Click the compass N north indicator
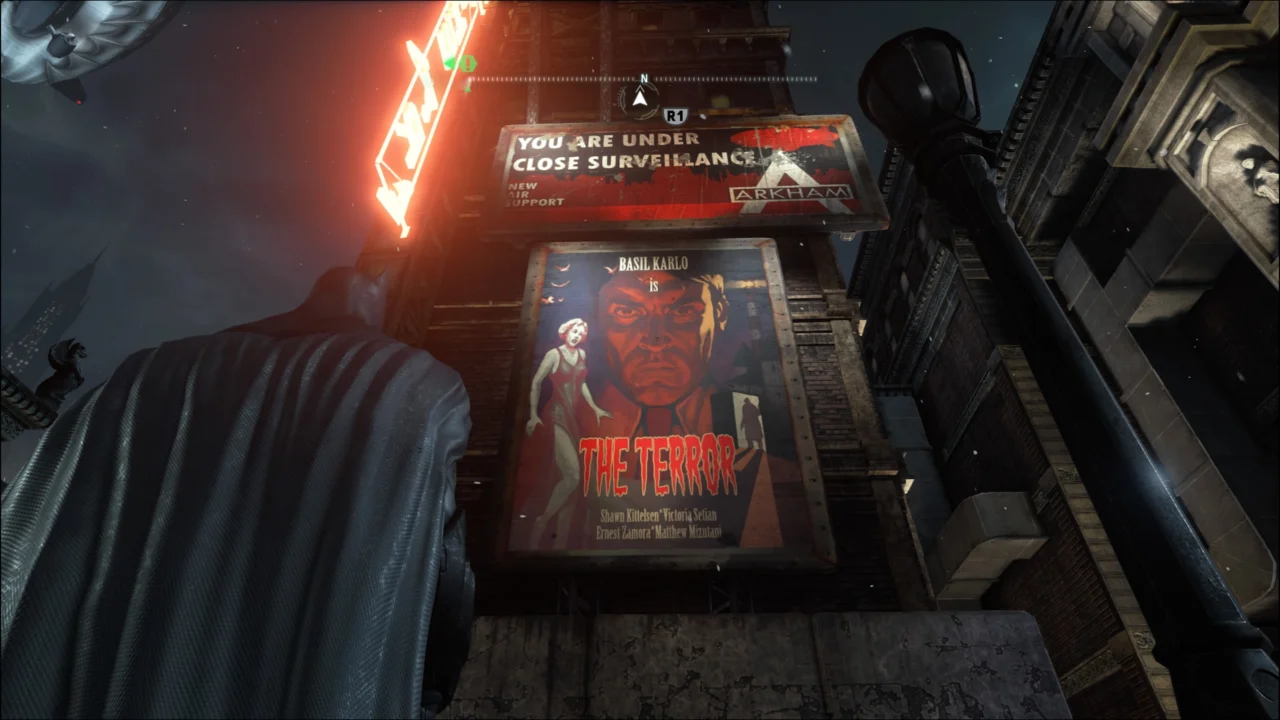Image resolution: width=1280 pixels, height=720 pixels. (644, 78)
